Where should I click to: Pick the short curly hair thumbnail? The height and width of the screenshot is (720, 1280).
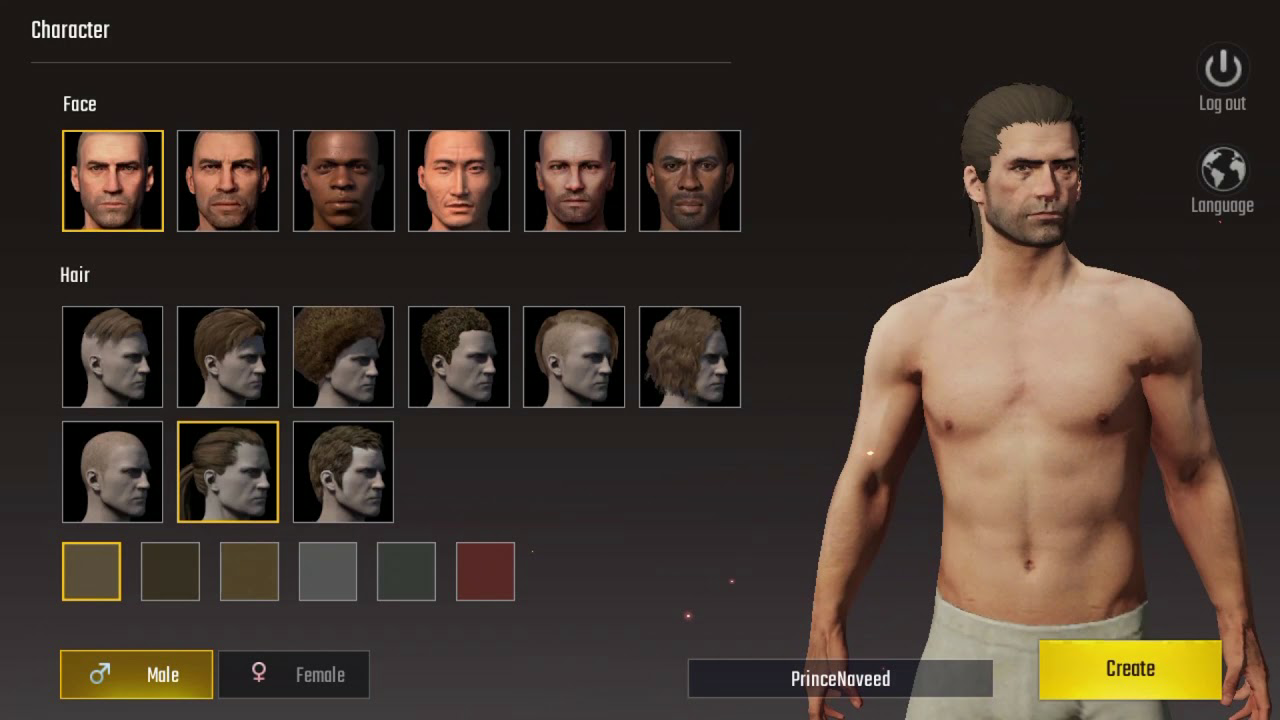(459, 357)
